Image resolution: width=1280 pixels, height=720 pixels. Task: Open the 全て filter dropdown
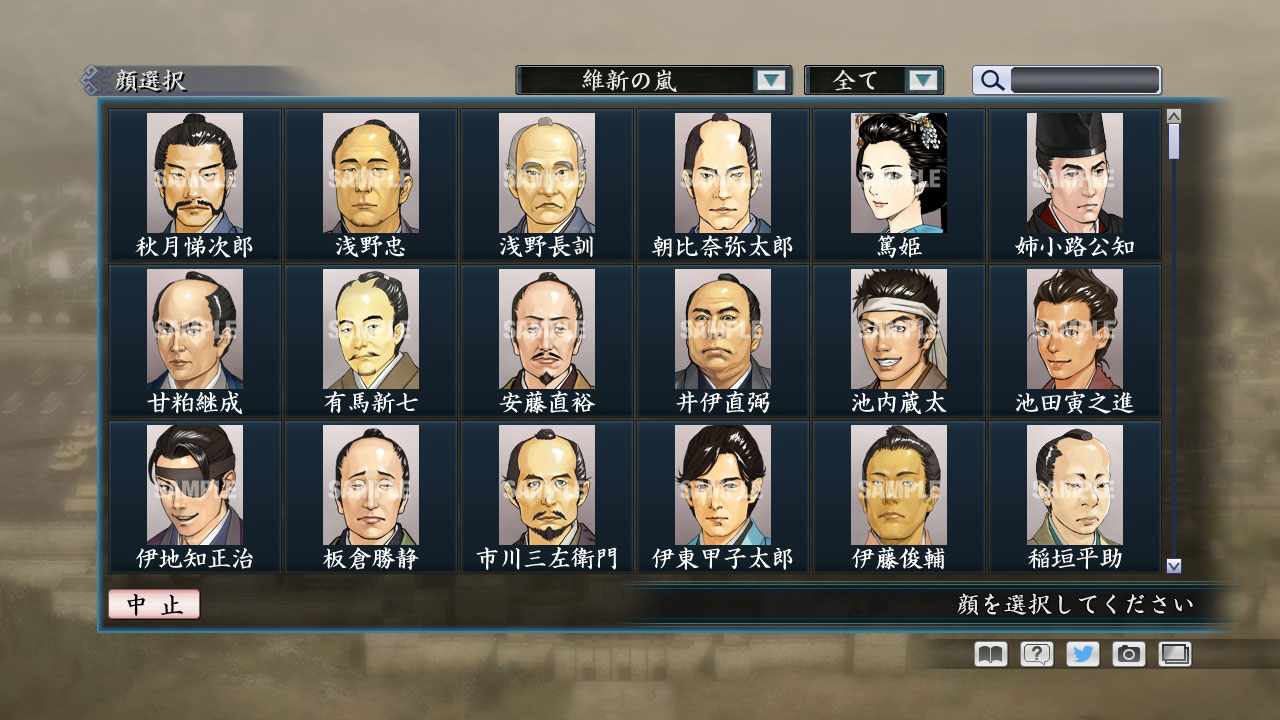click(x=874, y=80)
